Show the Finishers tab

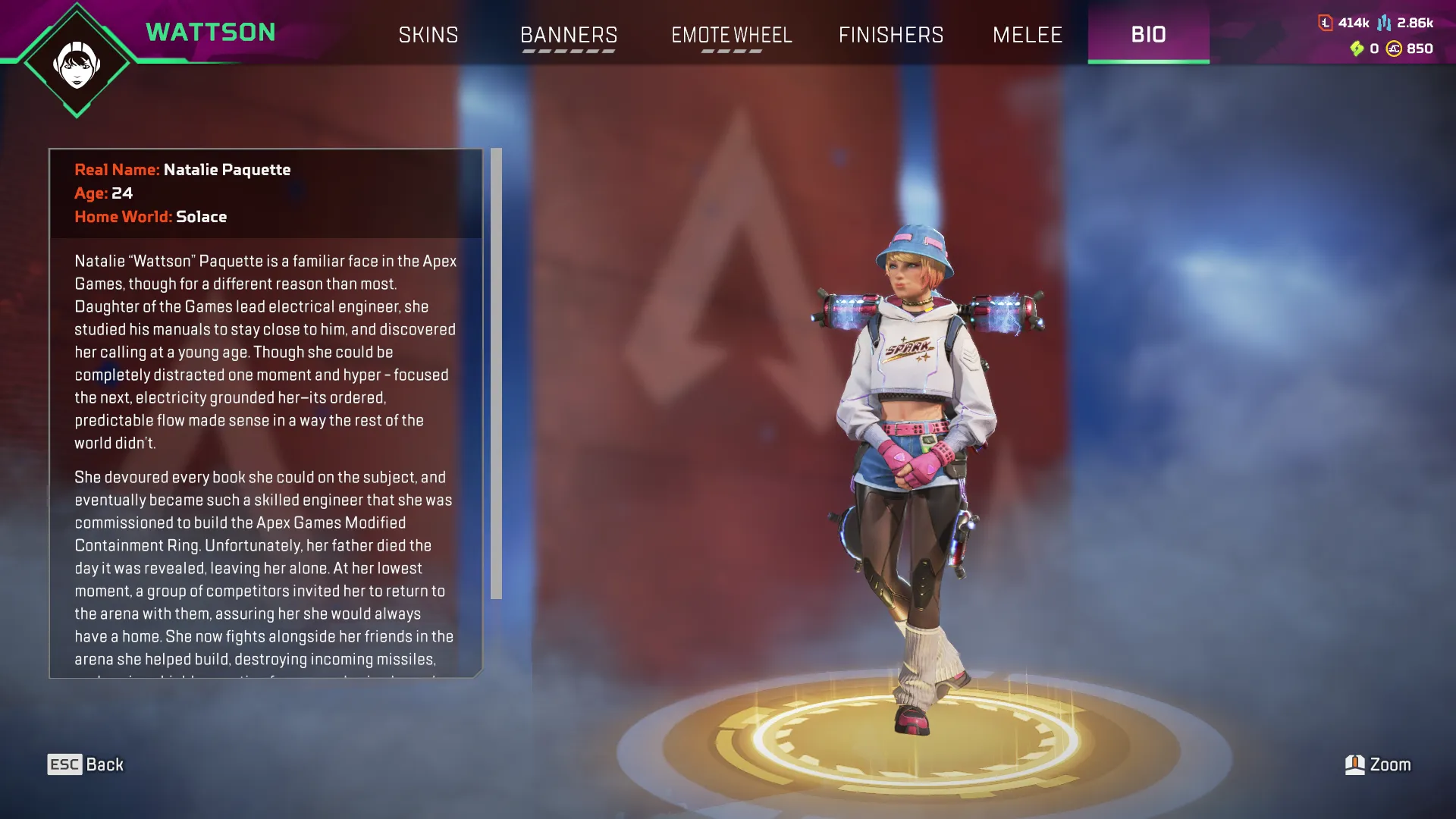point(891,35)
